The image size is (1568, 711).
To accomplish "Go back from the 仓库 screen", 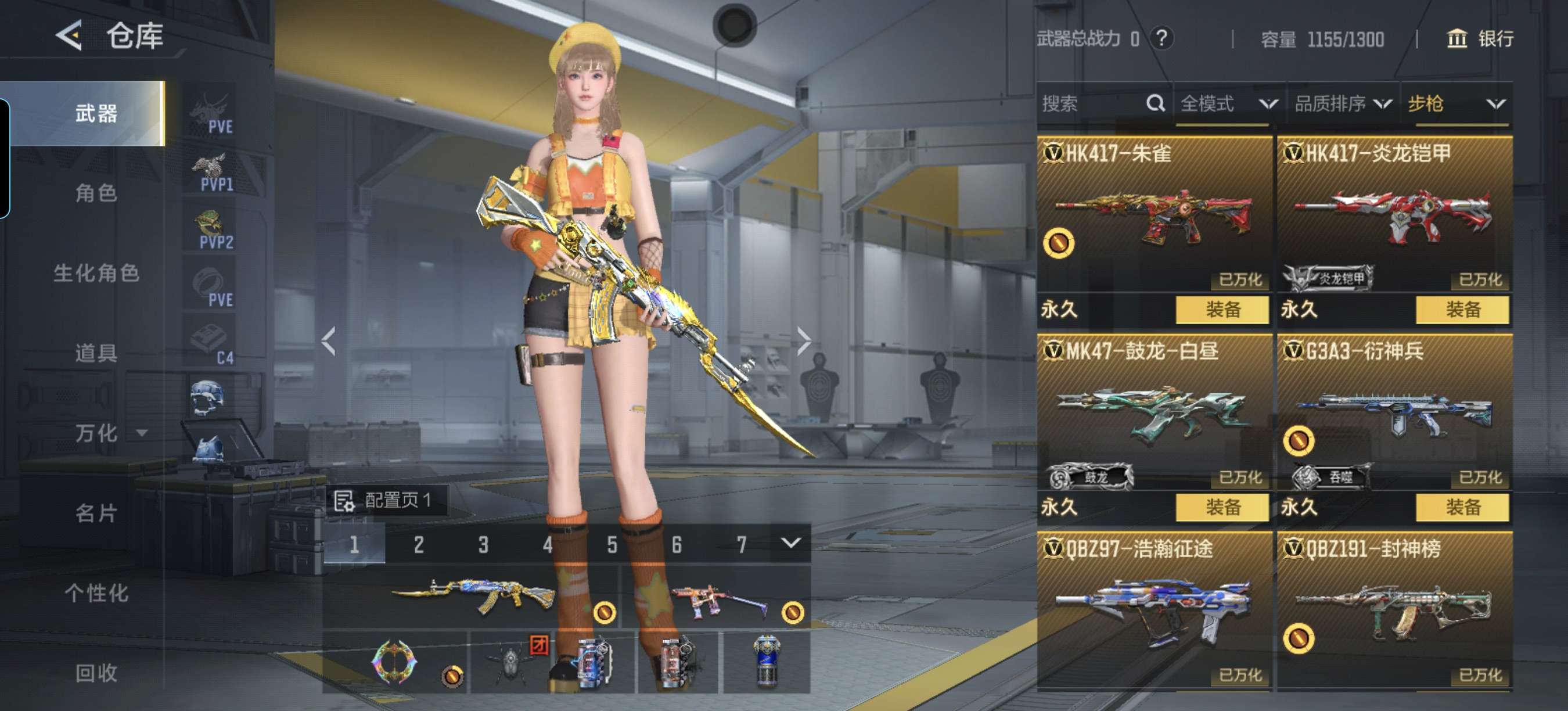I will [69, 35].
